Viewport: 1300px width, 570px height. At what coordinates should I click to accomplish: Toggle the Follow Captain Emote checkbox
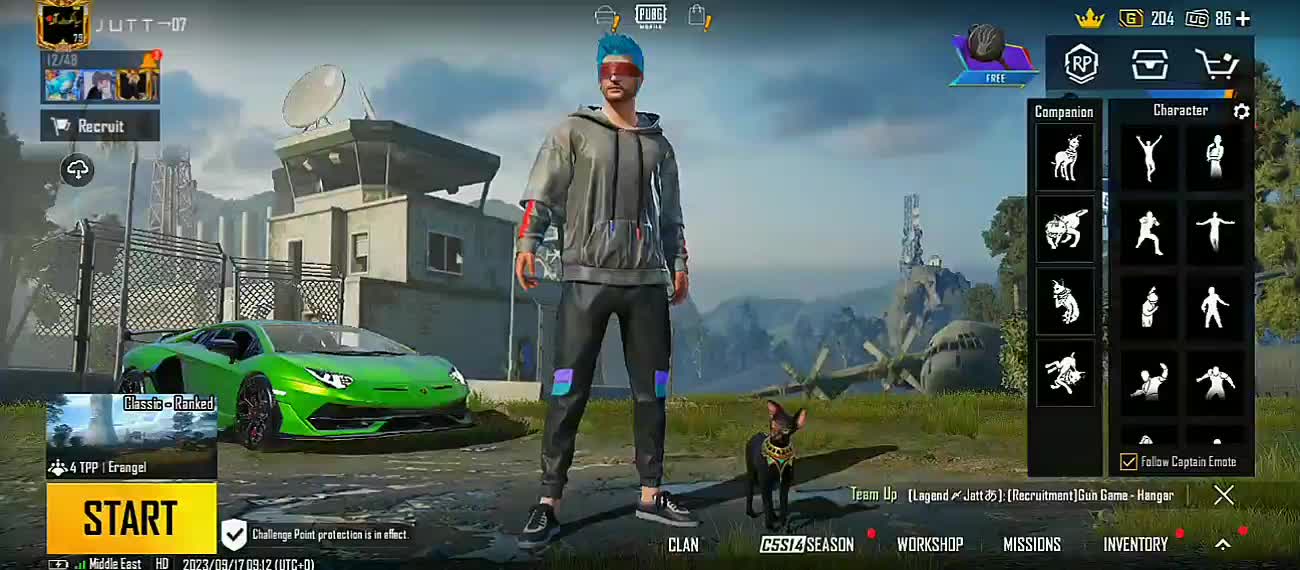click(1129, 462)
